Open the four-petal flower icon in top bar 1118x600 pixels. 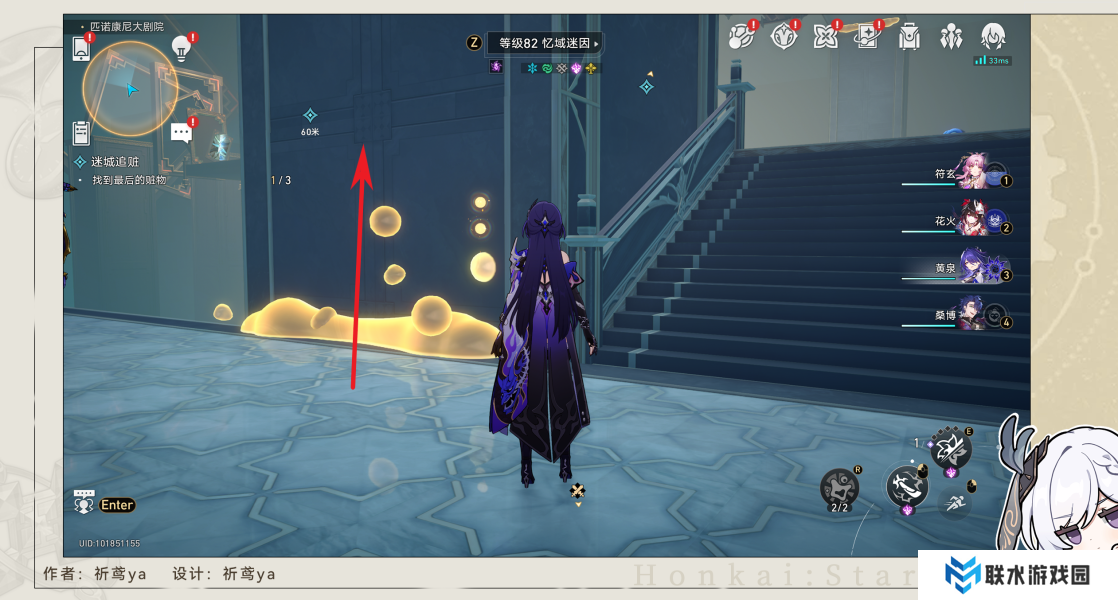click(x=825, y=38)
